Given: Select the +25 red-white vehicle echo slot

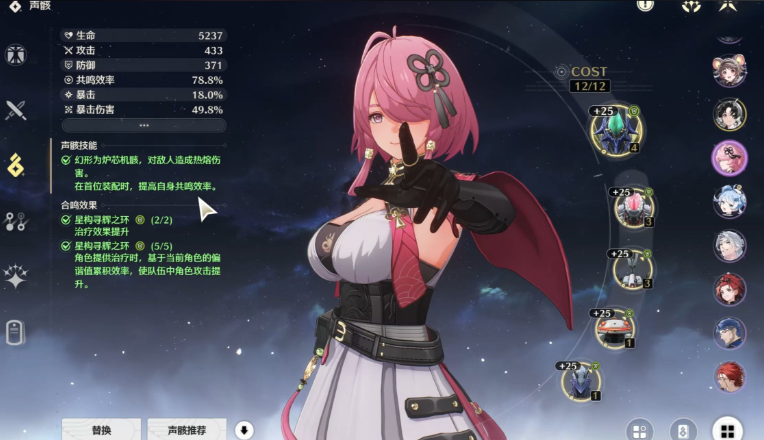Looking at the screenshot, I should (x=614, y=327).
